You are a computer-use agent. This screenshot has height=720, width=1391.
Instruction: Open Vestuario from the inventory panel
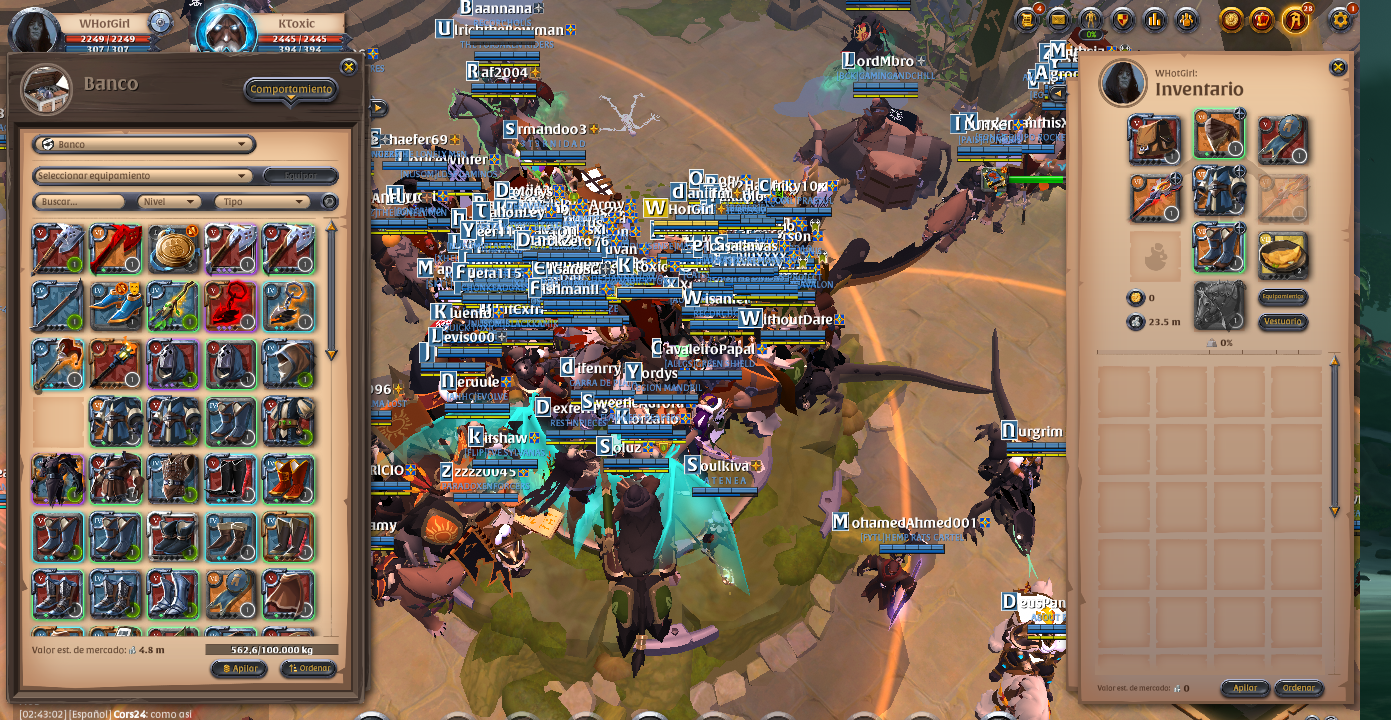tap(1283, 323)
